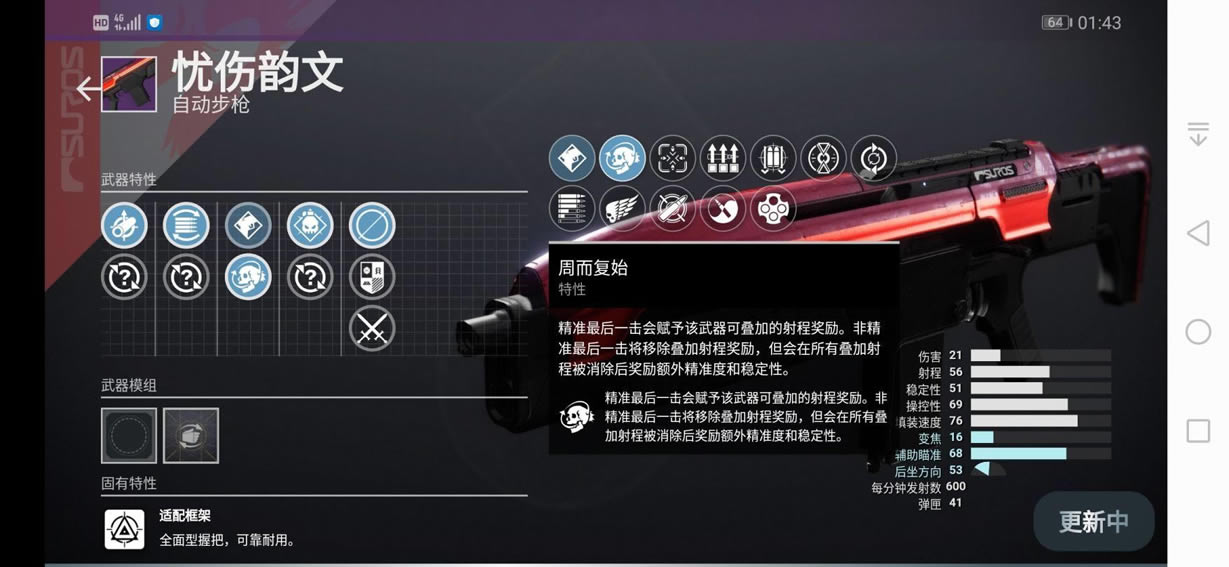Go back using the top-left arrow

[88, 89]
